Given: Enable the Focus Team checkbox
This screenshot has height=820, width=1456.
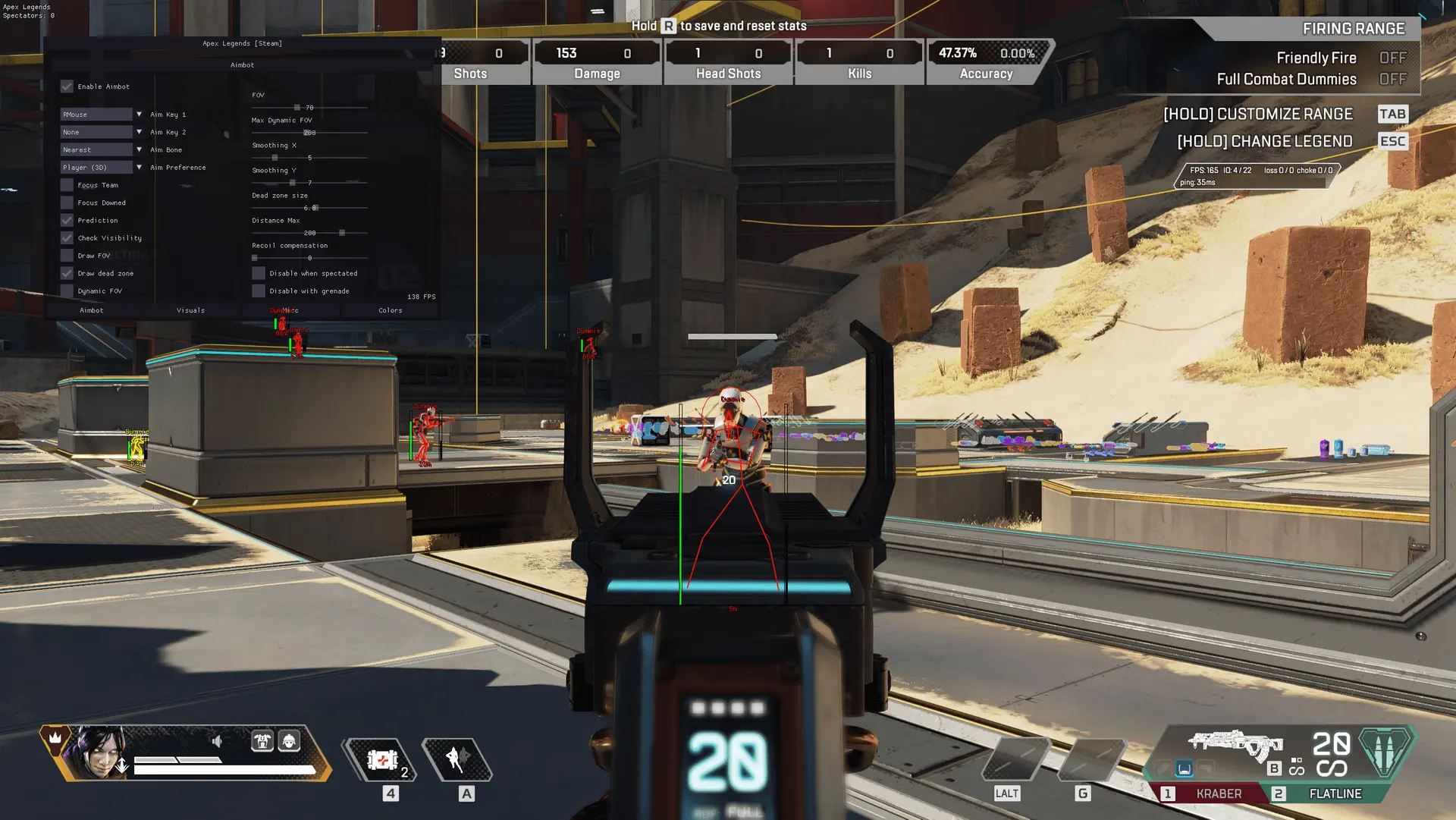Looking at the screenshot, I should (x=67, y=184).
